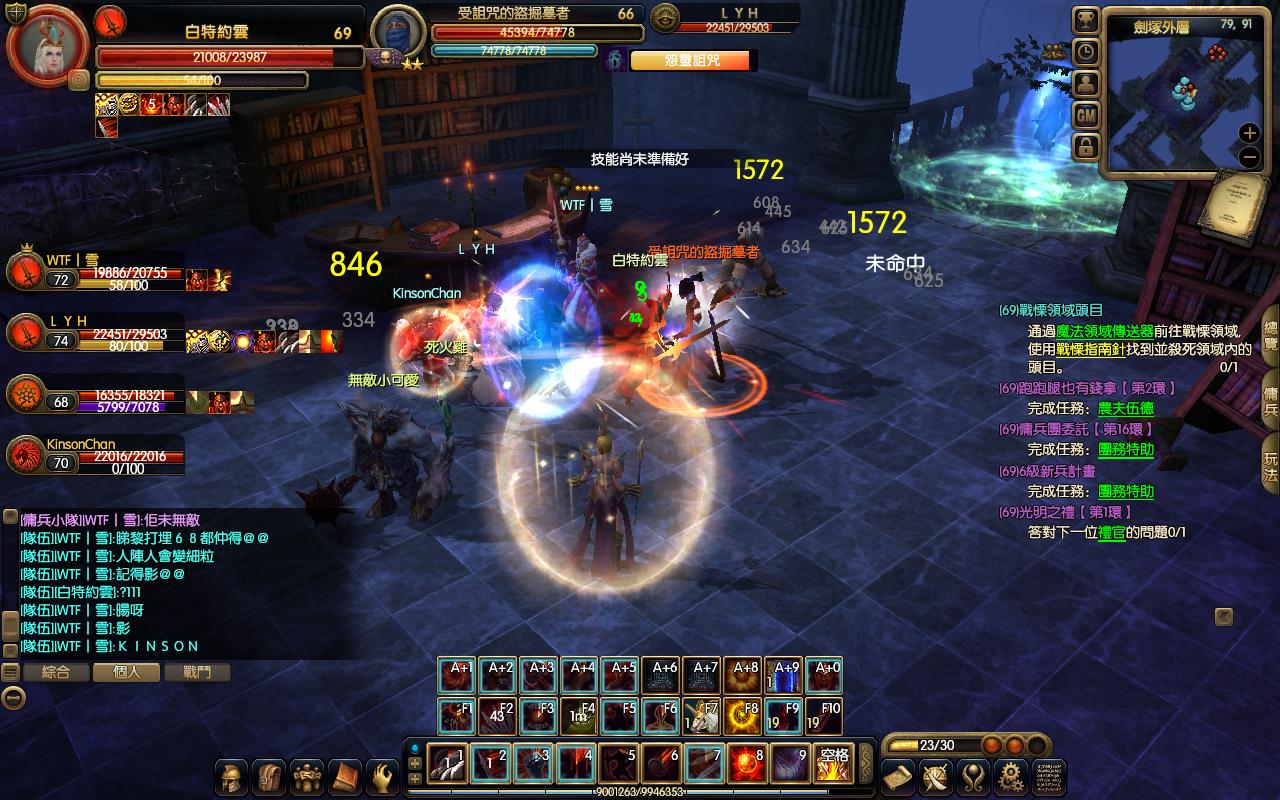Use the 空格 spacebar skill slot
This screenshot has width=1280, height=800.
[832, 764]
